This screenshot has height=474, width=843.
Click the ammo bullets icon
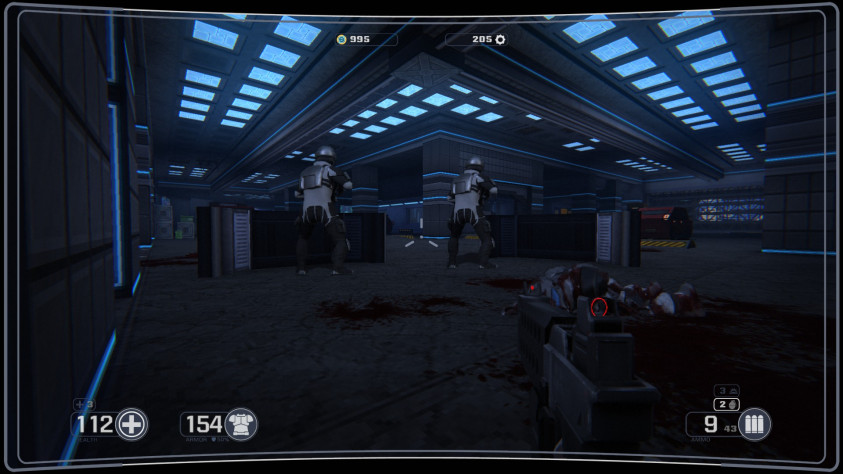click(754, 424)
